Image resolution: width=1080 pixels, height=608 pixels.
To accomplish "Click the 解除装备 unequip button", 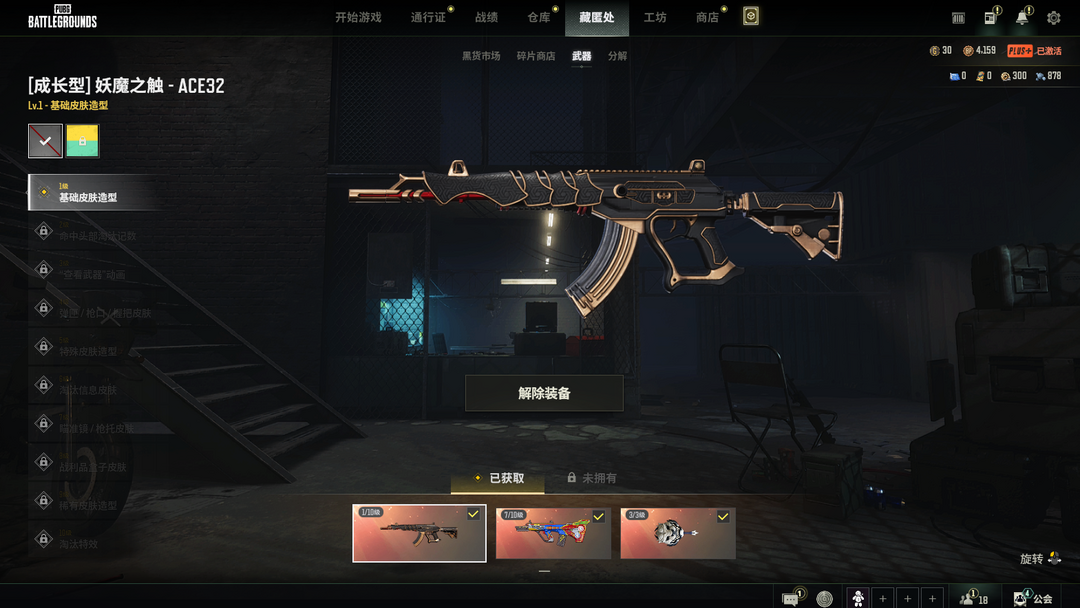I will point(544,393).
